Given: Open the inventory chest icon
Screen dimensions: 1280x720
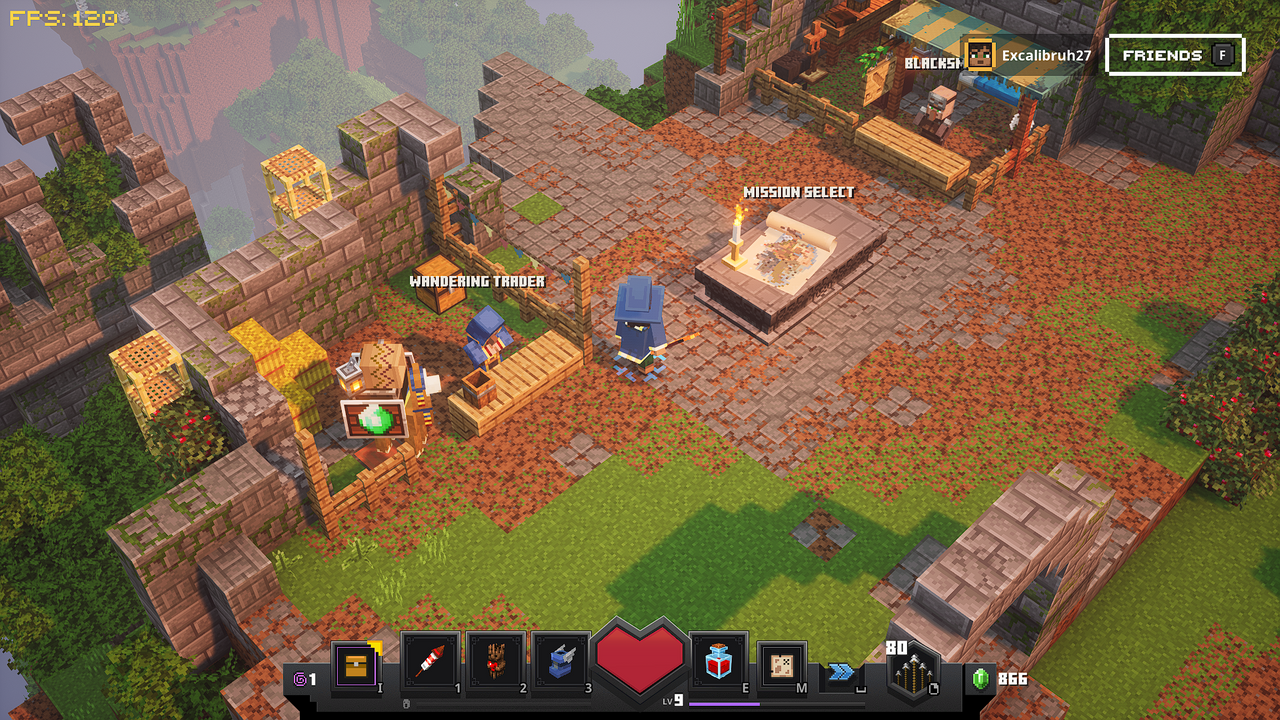Looking at the screenshot, I should pos(356,664).
